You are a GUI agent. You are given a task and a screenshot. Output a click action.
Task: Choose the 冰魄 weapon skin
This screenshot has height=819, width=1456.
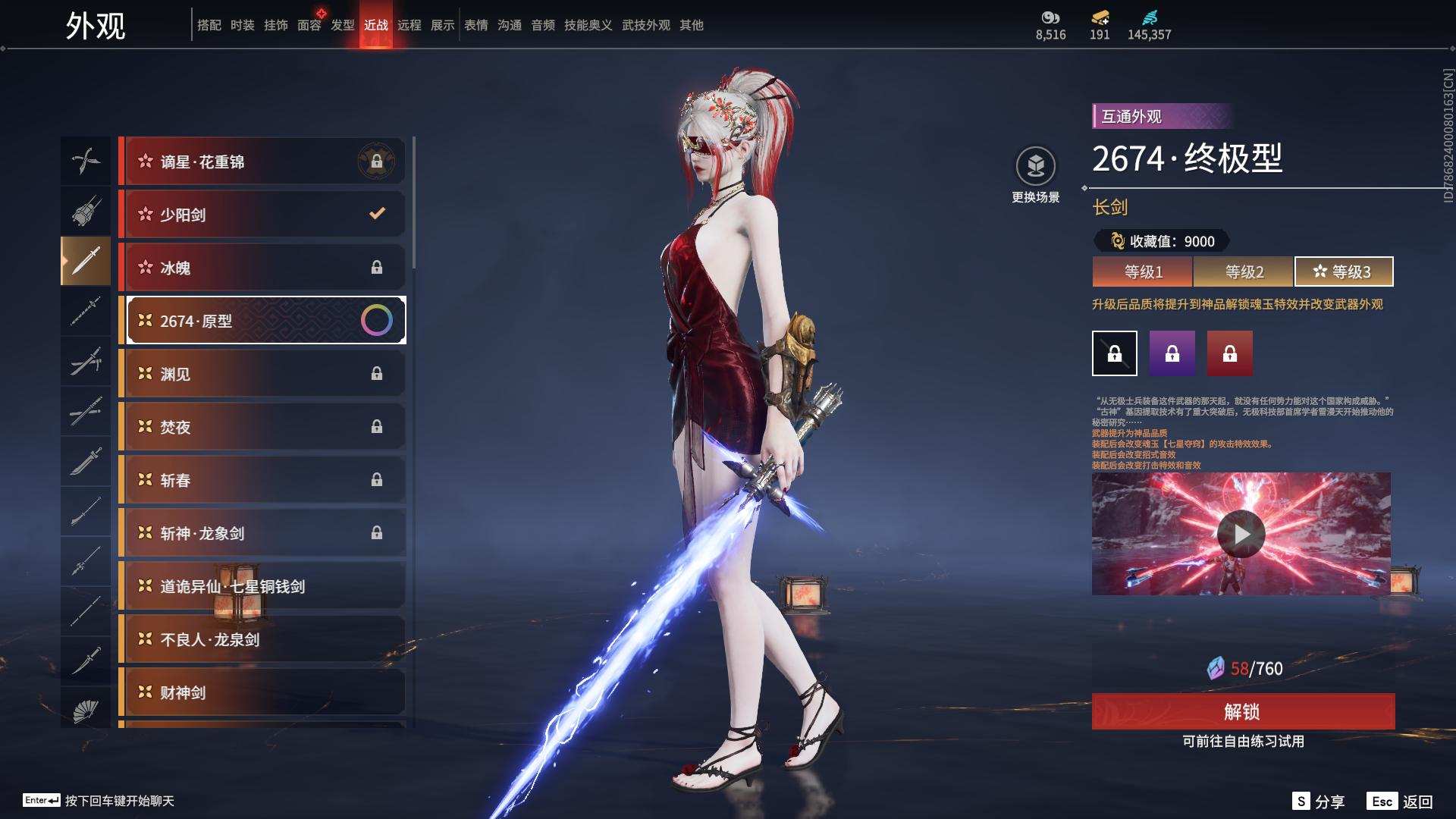[x=262, y=268]
